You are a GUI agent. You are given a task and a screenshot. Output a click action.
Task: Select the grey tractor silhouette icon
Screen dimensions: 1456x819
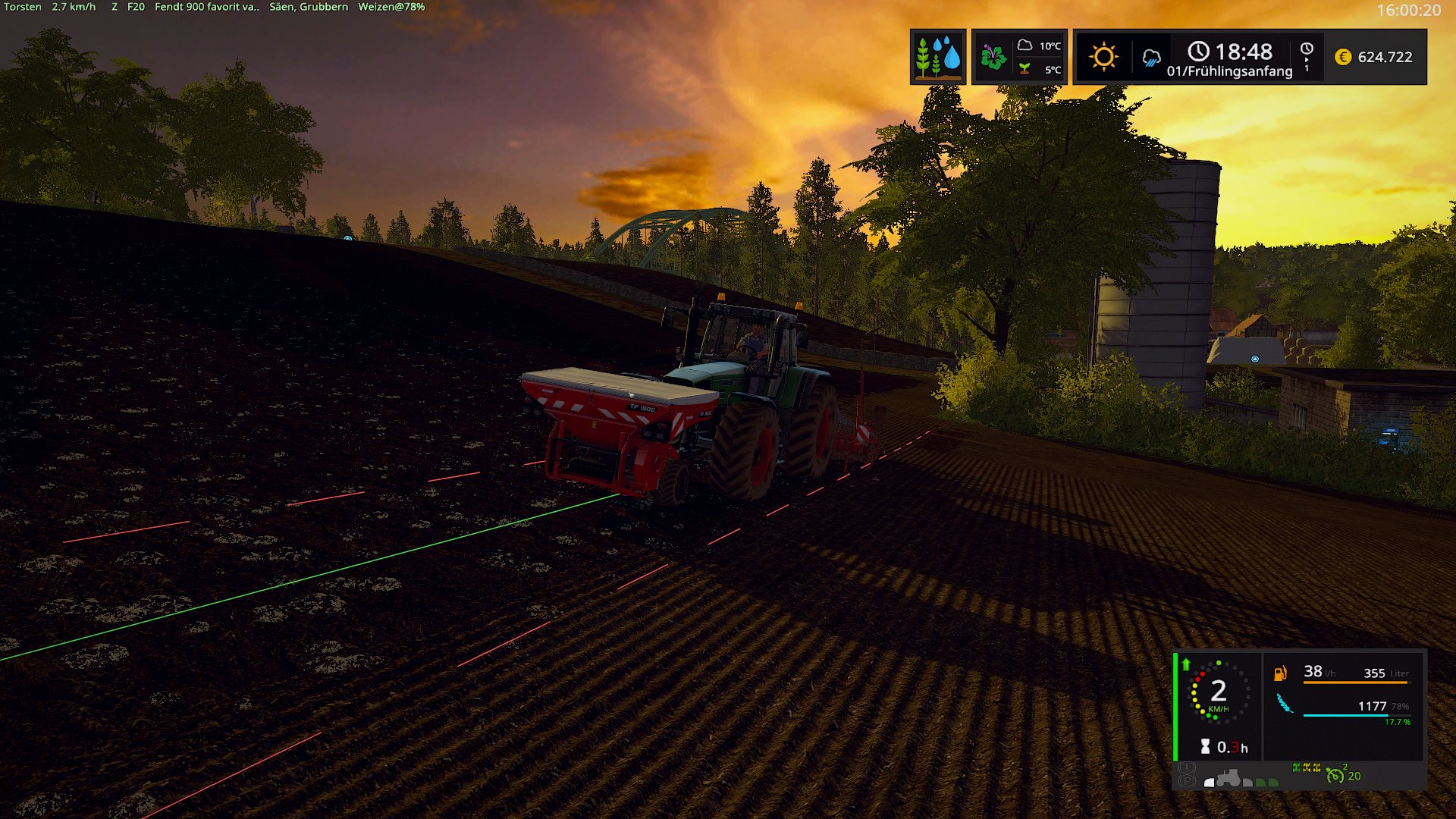1227,778
